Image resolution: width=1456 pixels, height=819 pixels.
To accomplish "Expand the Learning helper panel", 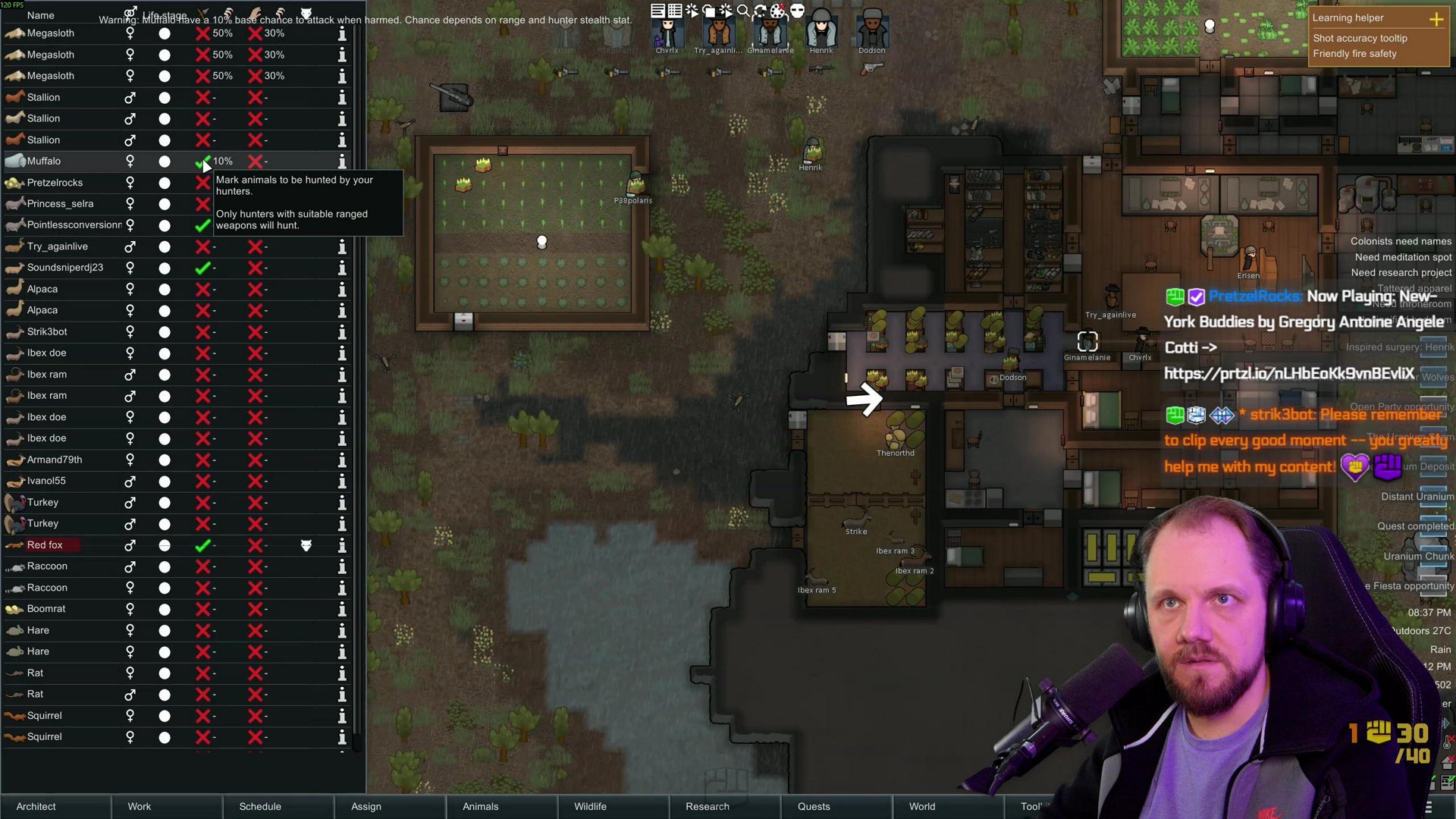I will point(1436,19).
